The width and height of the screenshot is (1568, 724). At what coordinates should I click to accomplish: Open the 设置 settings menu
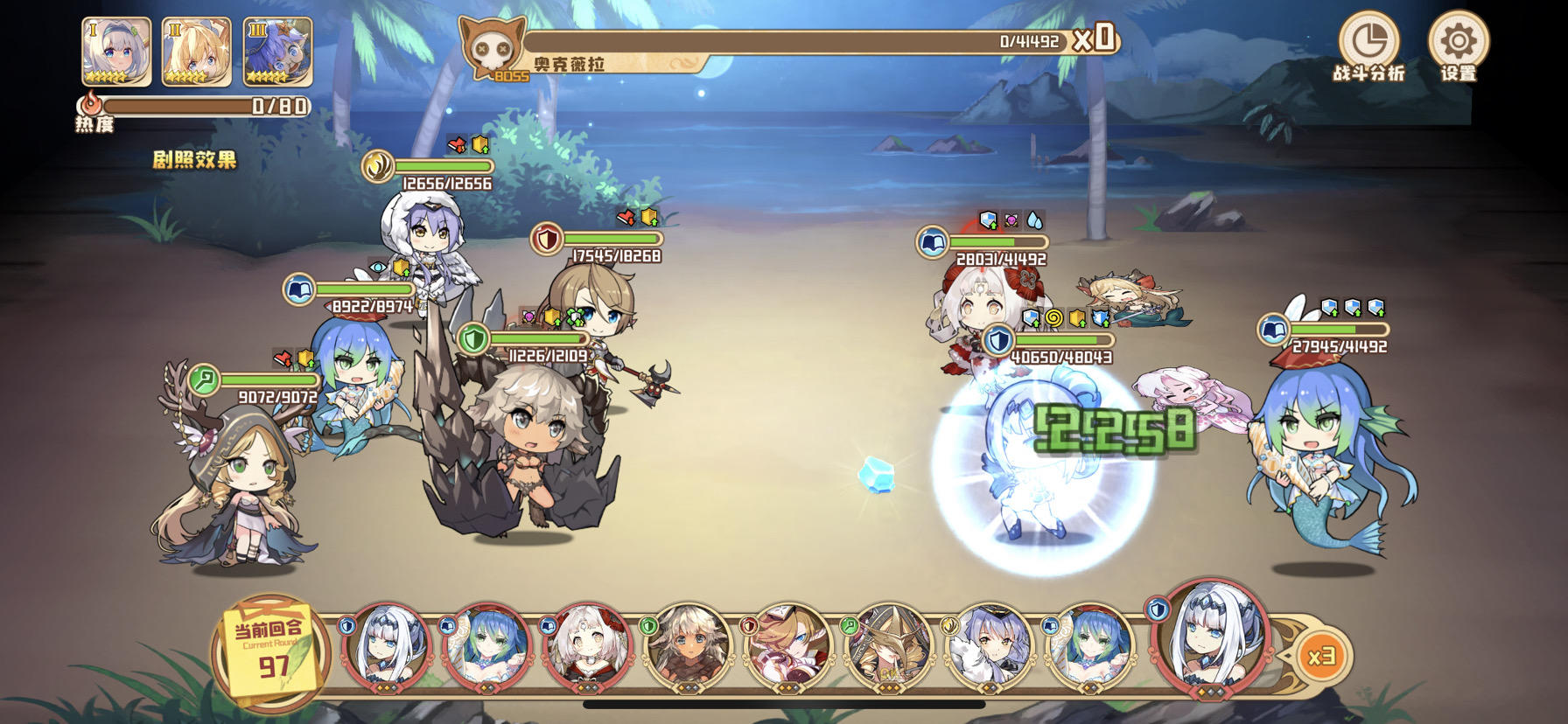[x=1459, y=39]
